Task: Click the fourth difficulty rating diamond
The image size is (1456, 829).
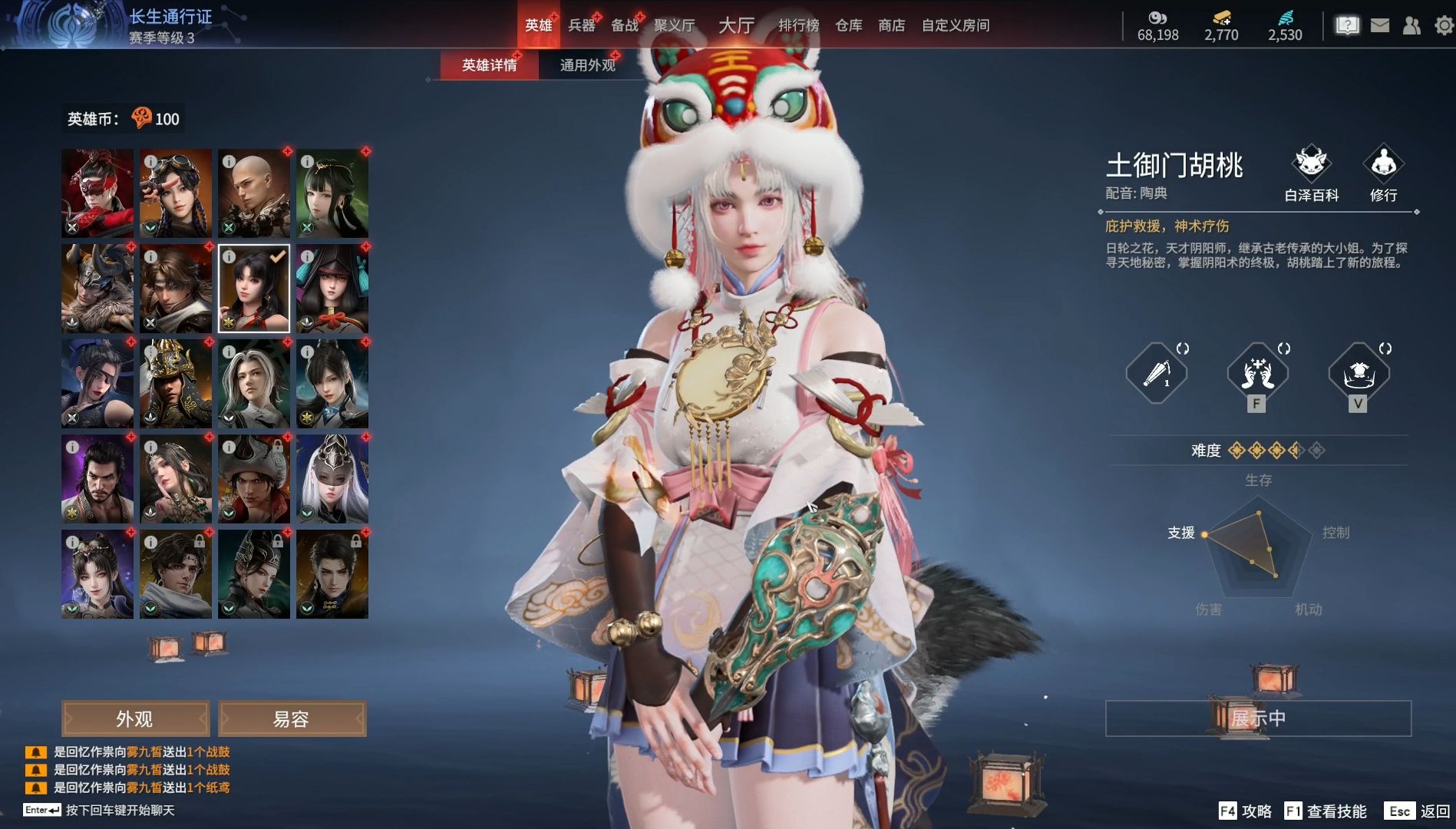Action: [x=1296, y=451]
